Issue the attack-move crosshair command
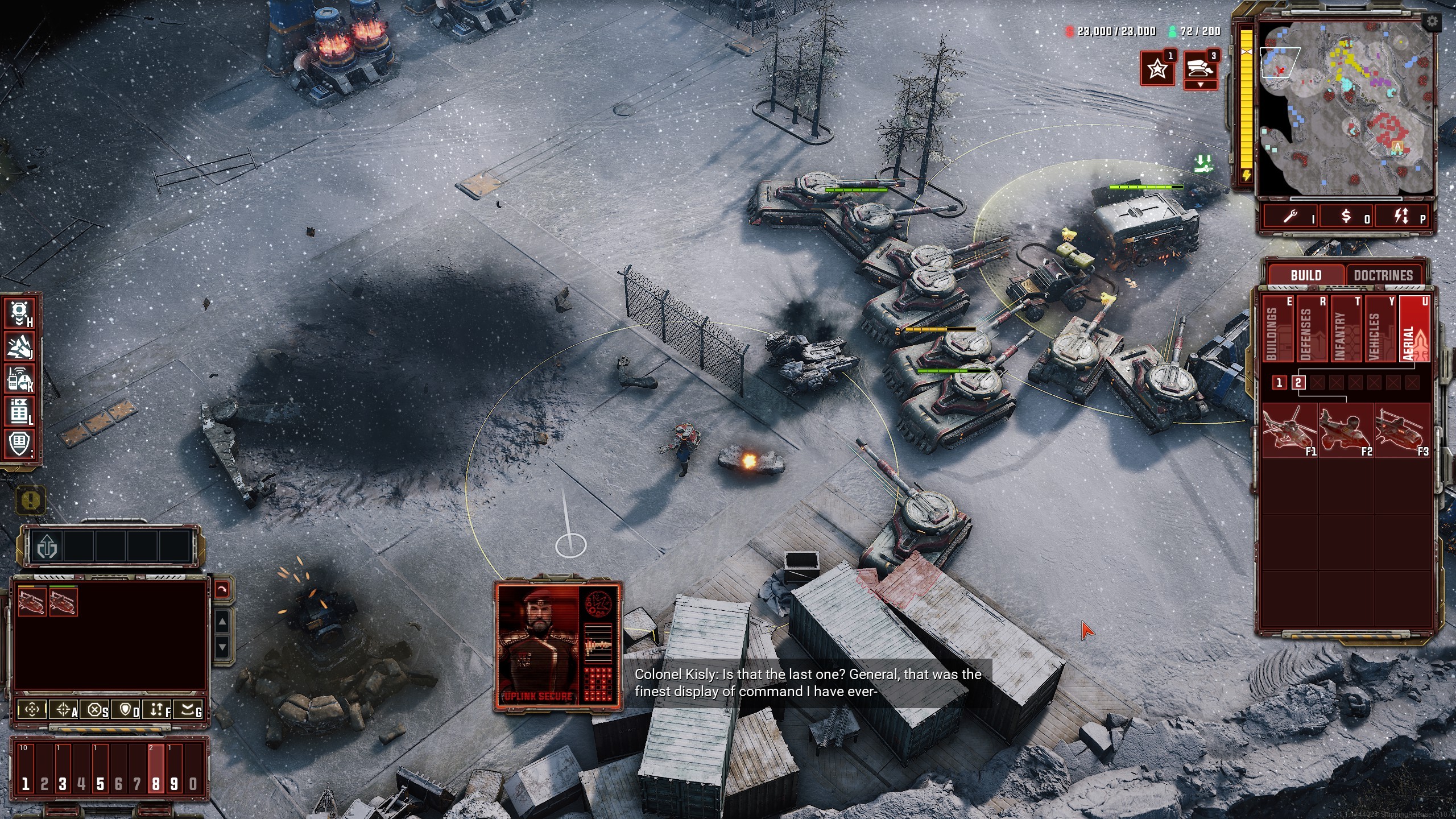 pos(63,709)
